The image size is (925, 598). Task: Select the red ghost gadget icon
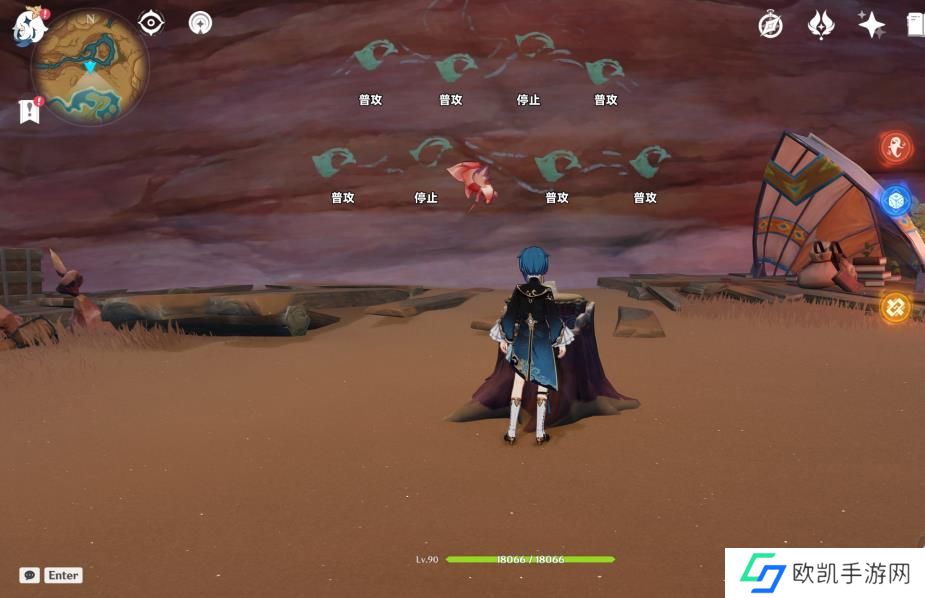[895, 149]
